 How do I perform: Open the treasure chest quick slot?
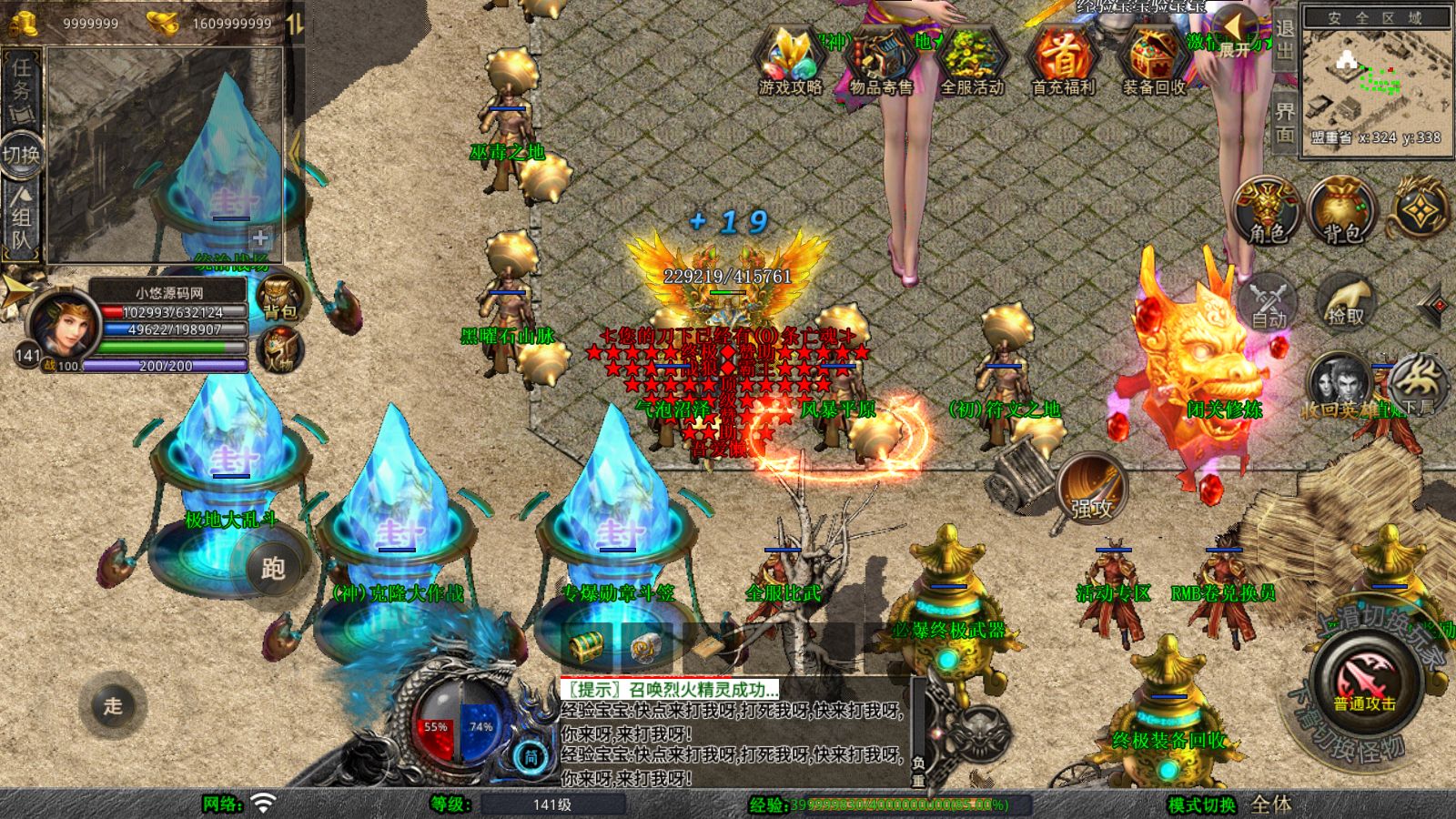click(586, 647)
